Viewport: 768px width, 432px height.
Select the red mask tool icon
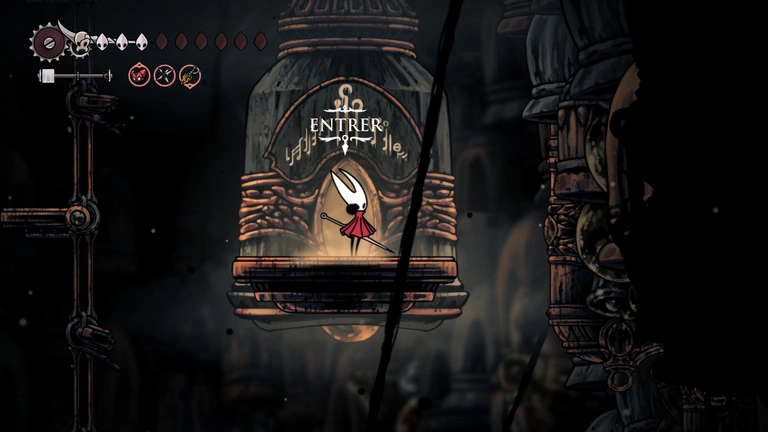(139, 74)
